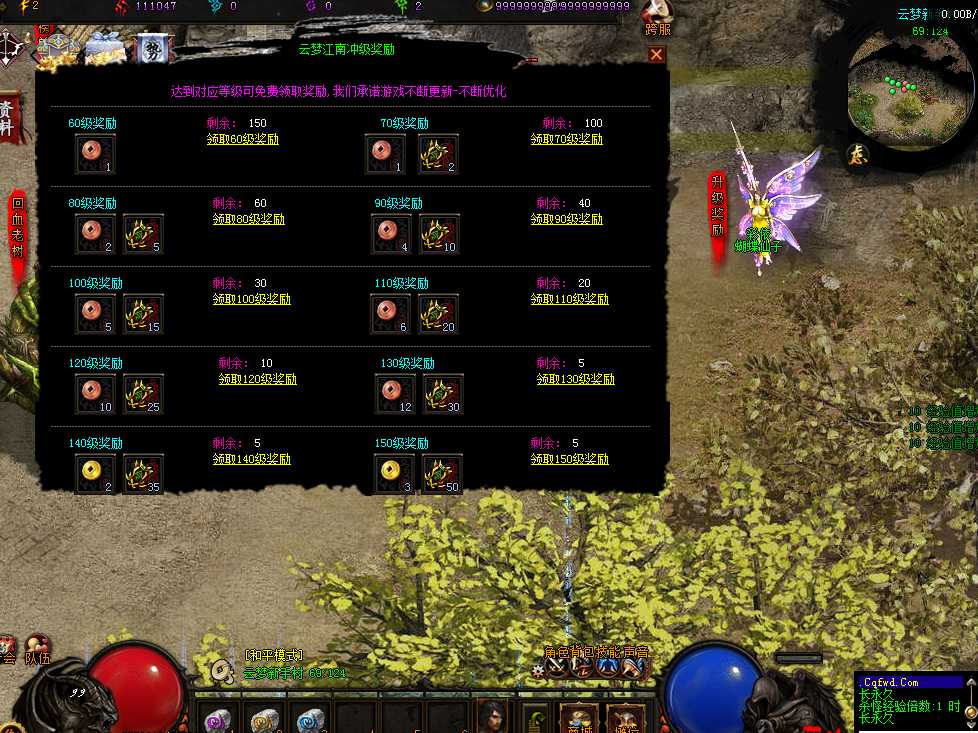Open the 资料 red side tab
The width and height of the screenshot is (978, 733).
pos(8,117)
